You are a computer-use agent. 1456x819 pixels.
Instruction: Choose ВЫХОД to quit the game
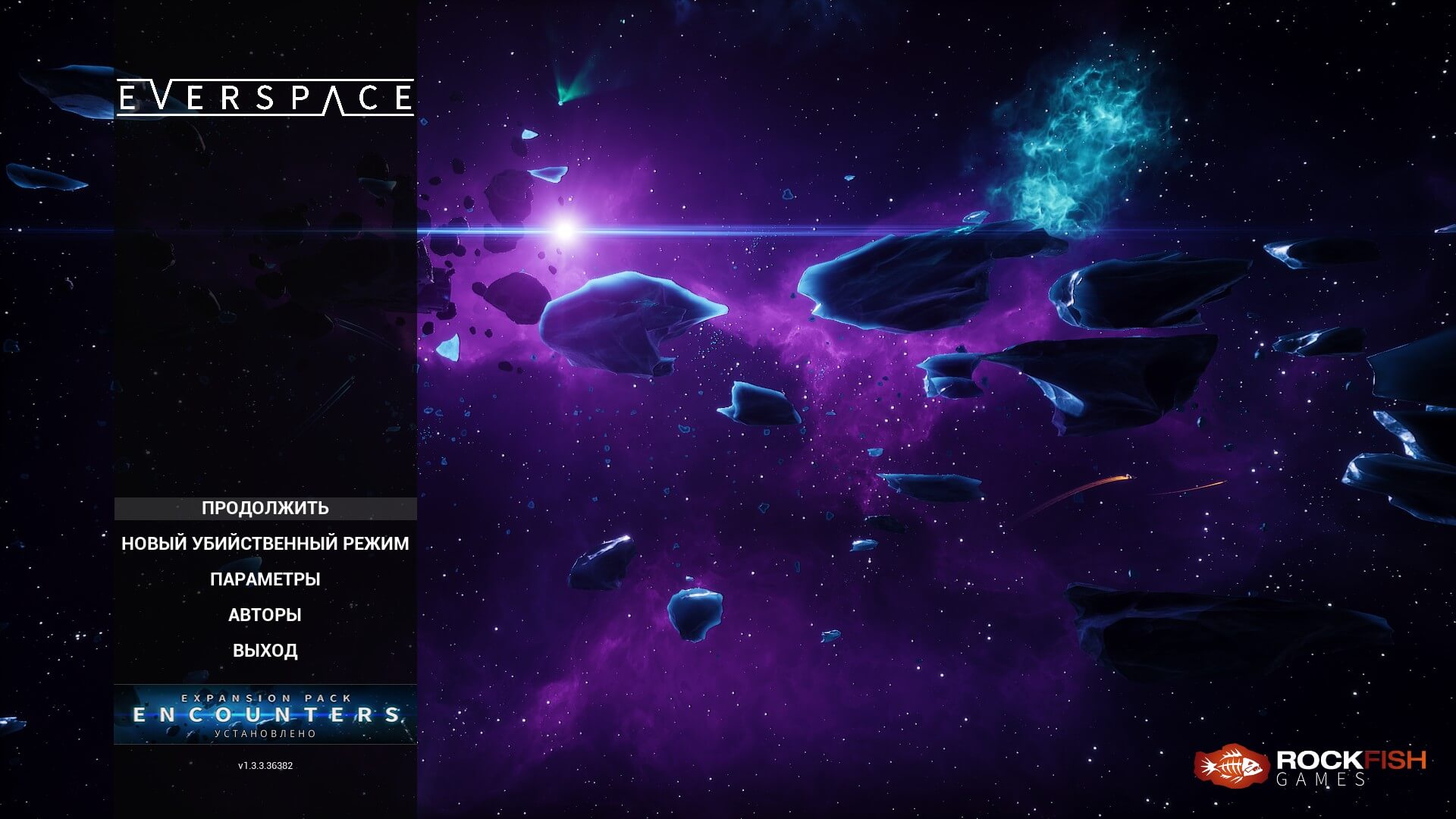pyautogui.click(x=265, y=651)
